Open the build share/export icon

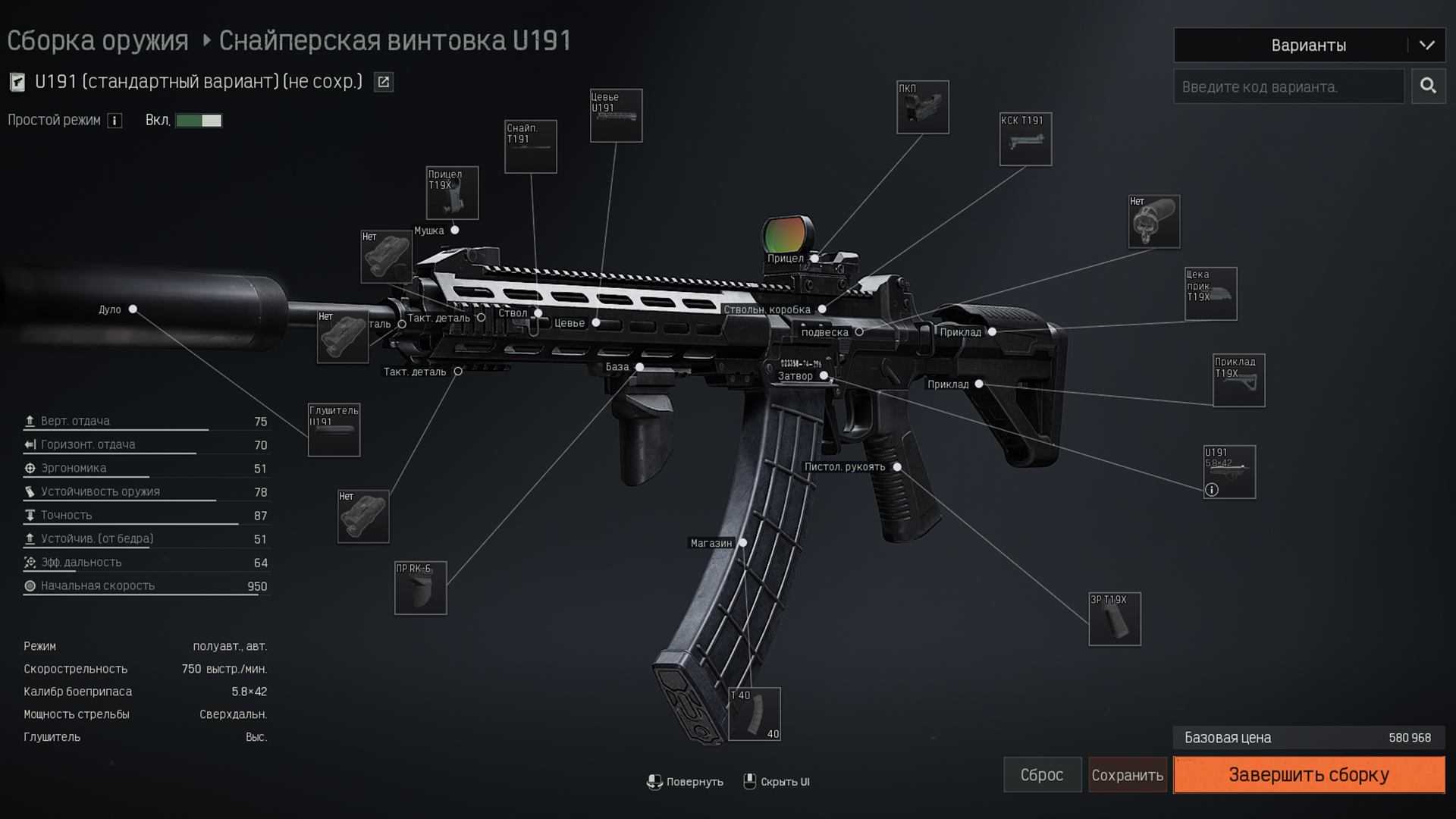384,82
